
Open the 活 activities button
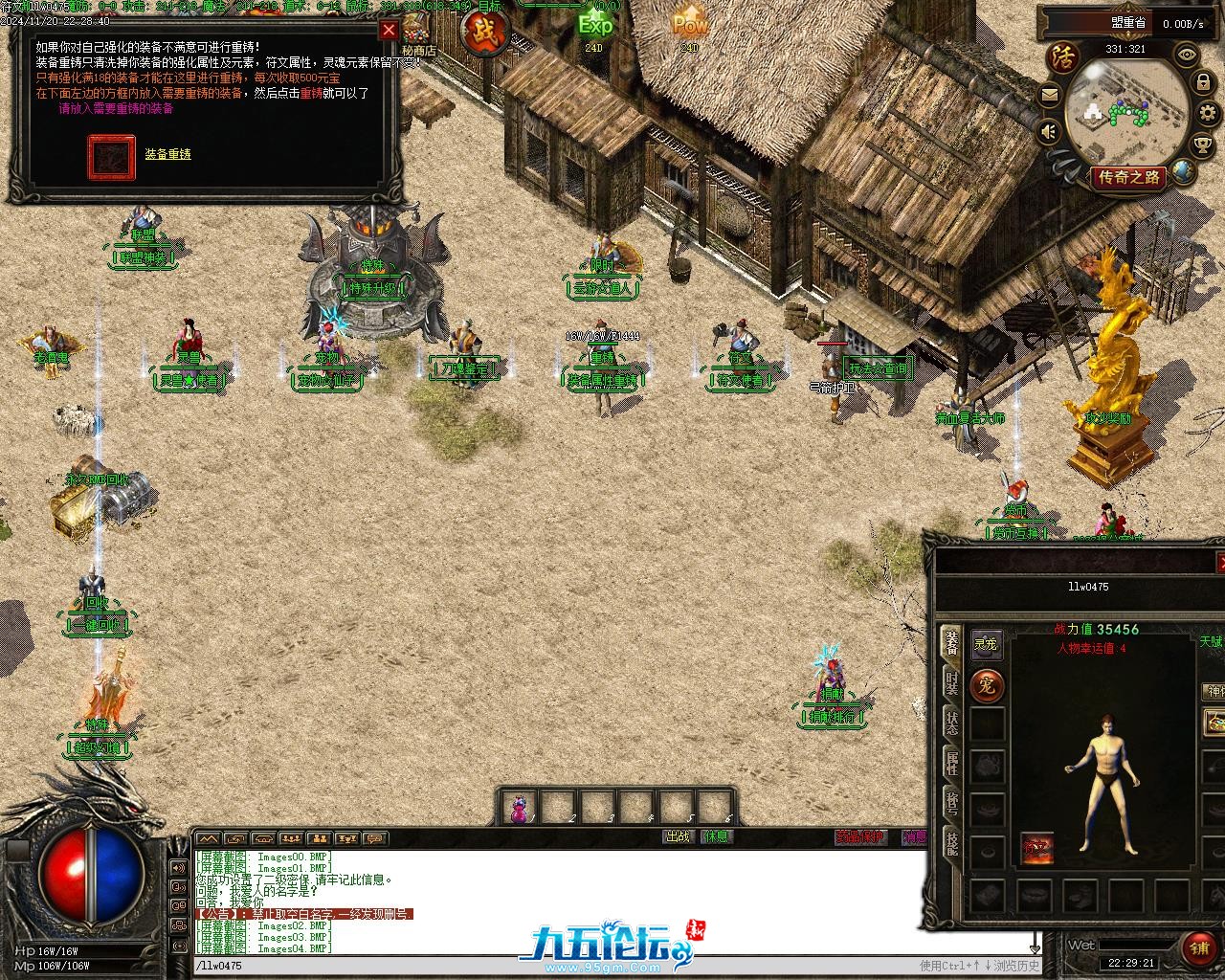[x=1062, y=55]
